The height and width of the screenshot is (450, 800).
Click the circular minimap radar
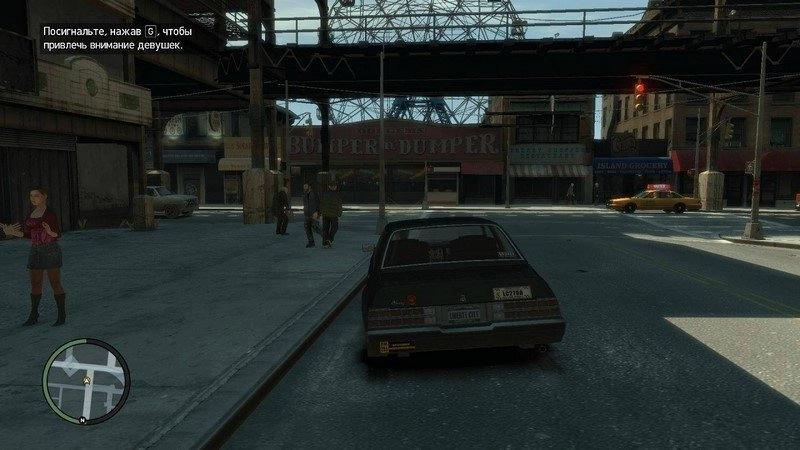(87, 381)
